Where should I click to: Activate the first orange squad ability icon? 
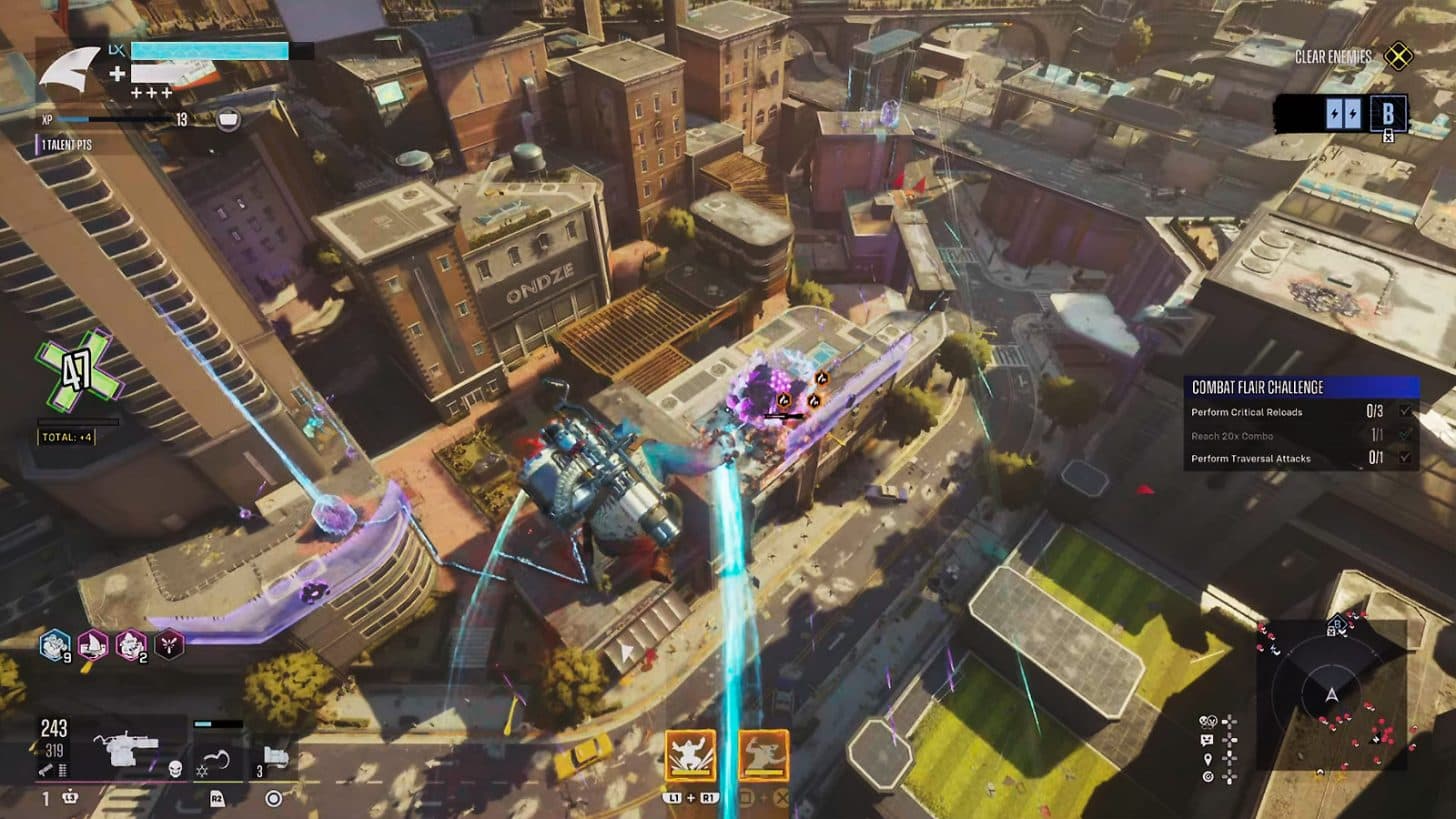click(691, 755)
